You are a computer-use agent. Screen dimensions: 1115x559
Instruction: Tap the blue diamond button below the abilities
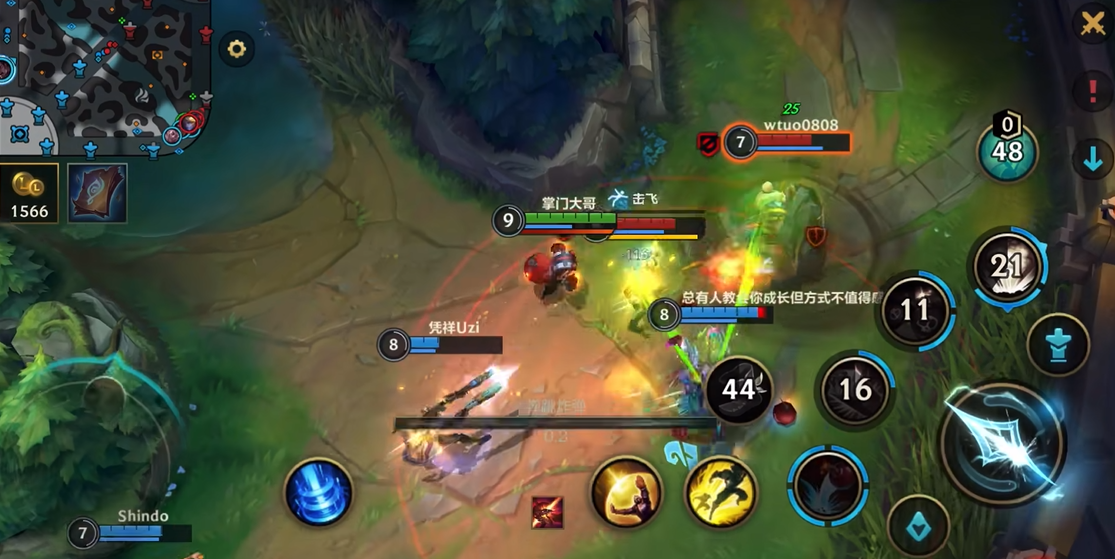(918, 527)
